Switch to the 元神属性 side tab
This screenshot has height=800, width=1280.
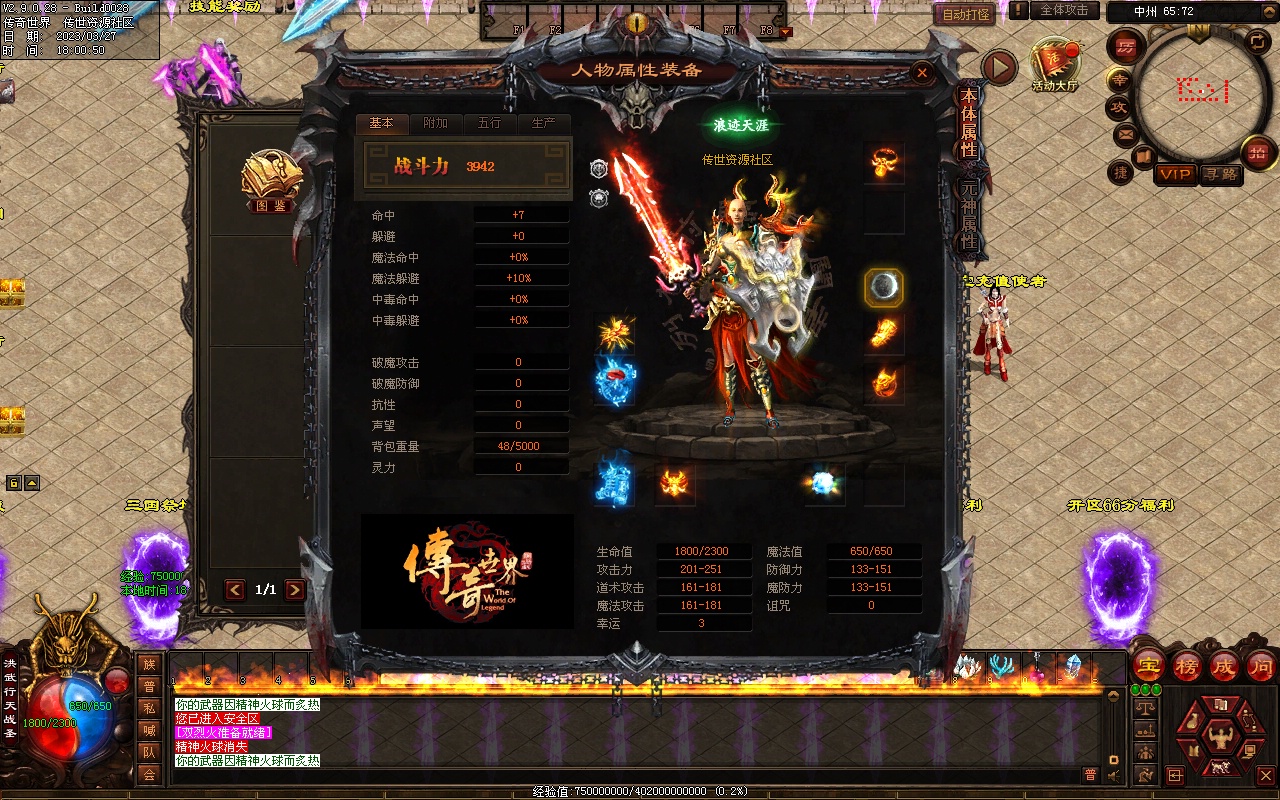tap(968, 214)
